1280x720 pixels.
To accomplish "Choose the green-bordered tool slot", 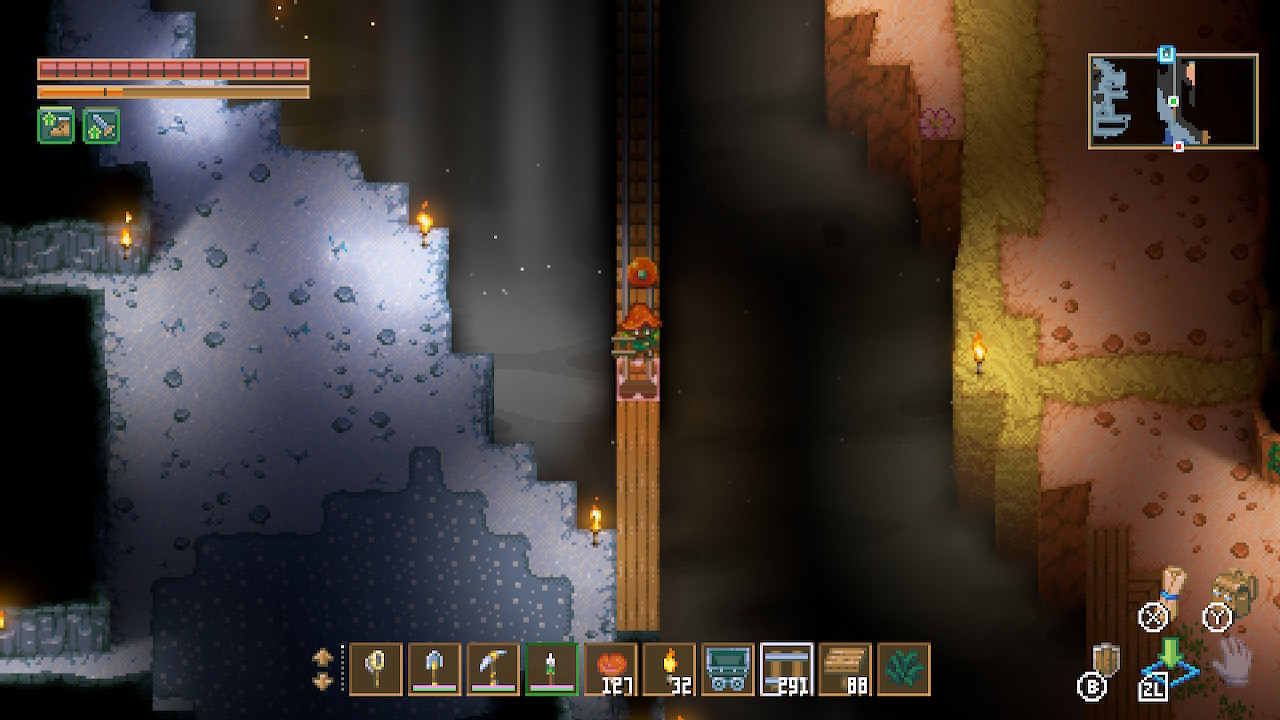I will coord(551,669).
